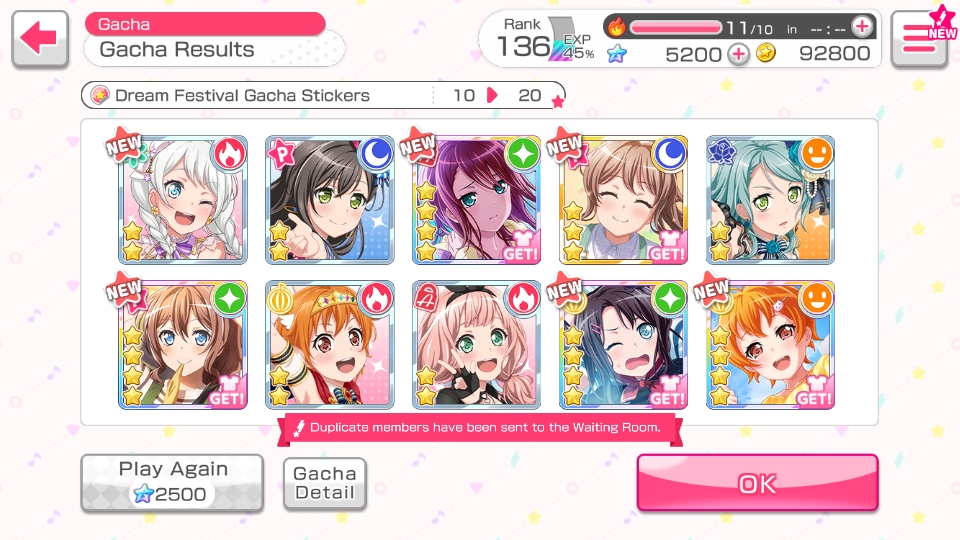Play Again for 2500 stars

172,482
